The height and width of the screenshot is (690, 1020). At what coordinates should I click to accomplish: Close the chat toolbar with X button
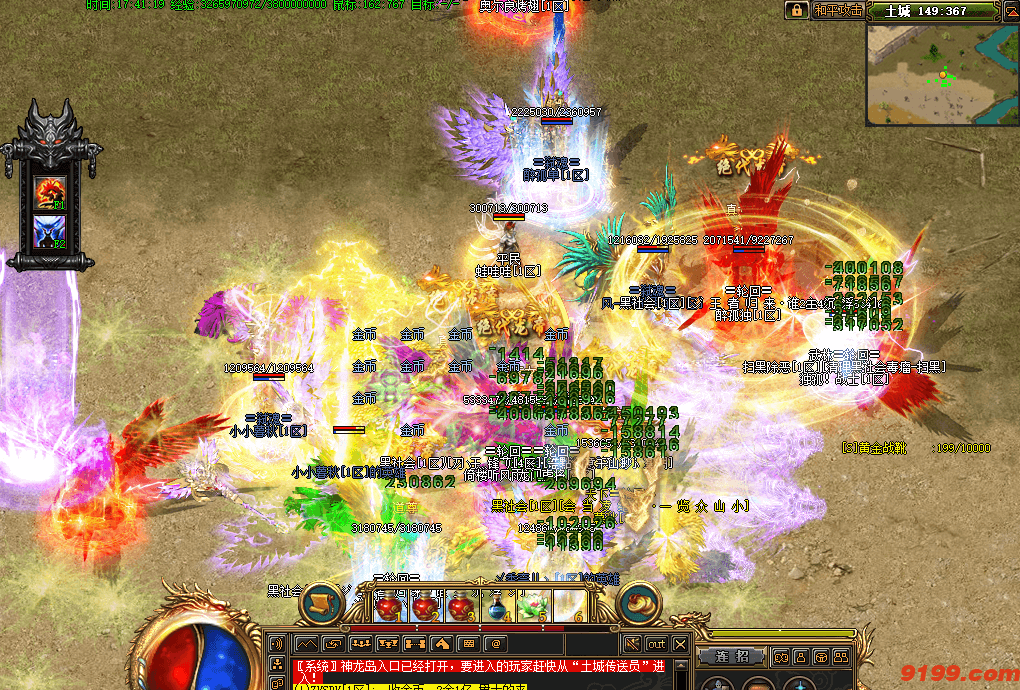tap(680, 644)
